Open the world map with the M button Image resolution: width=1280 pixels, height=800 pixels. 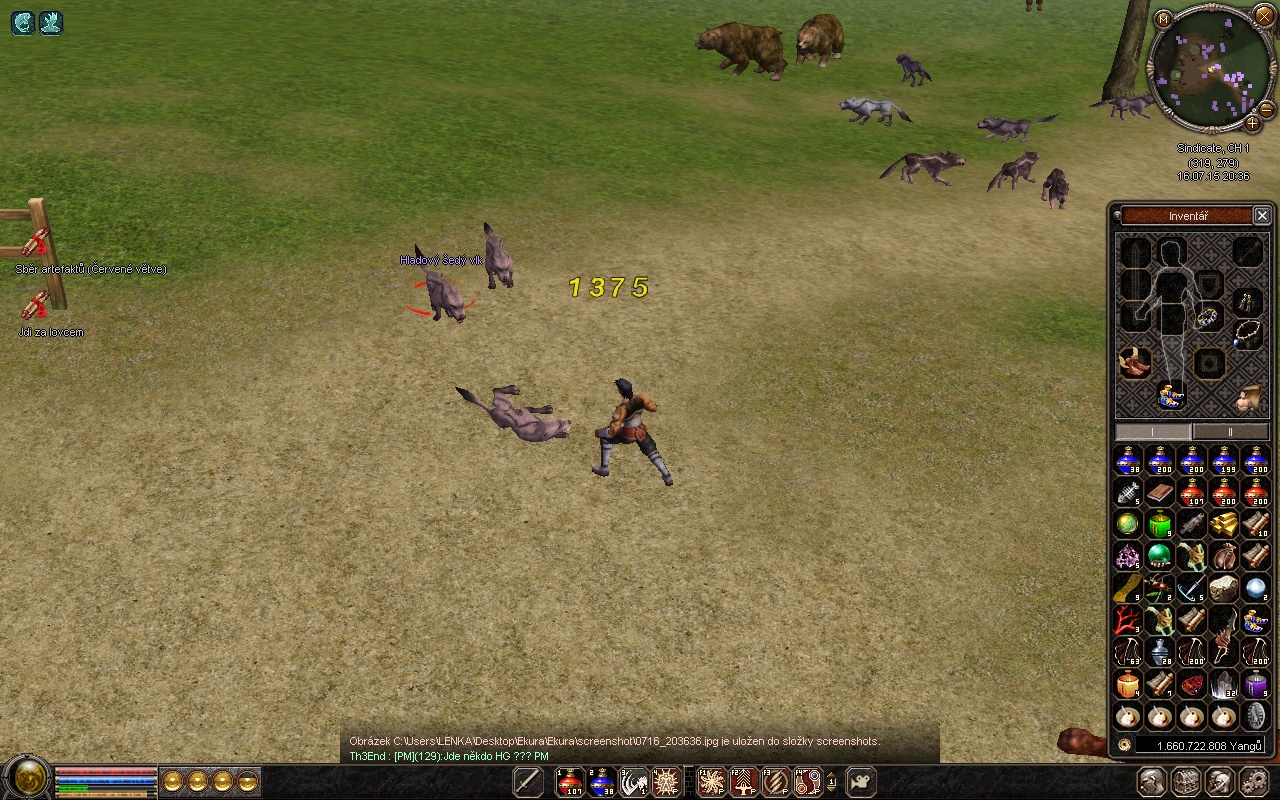(1163, 19)
